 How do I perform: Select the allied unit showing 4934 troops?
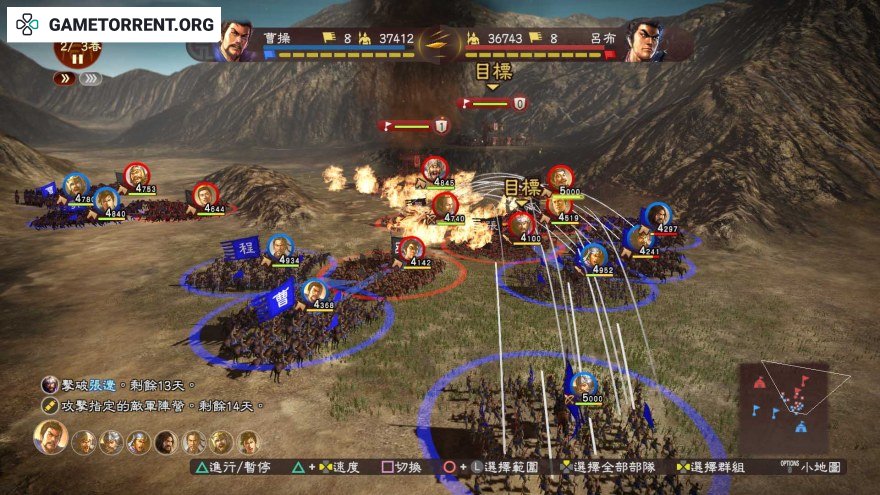point(281,247)
